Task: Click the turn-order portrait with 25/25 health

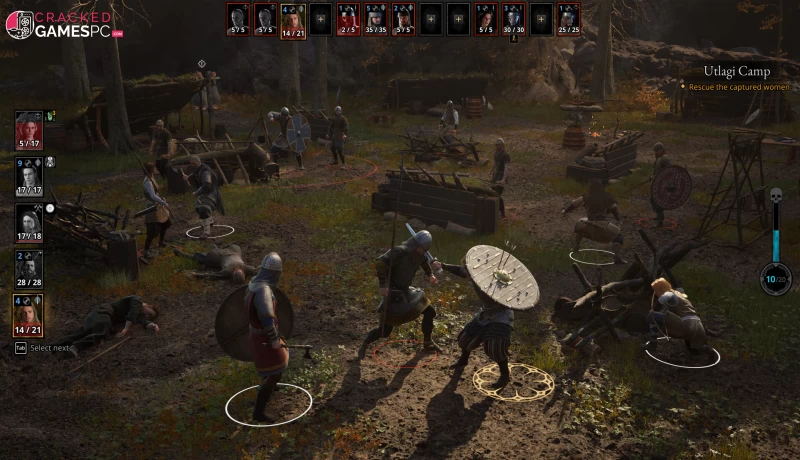Action: (567, 18)
